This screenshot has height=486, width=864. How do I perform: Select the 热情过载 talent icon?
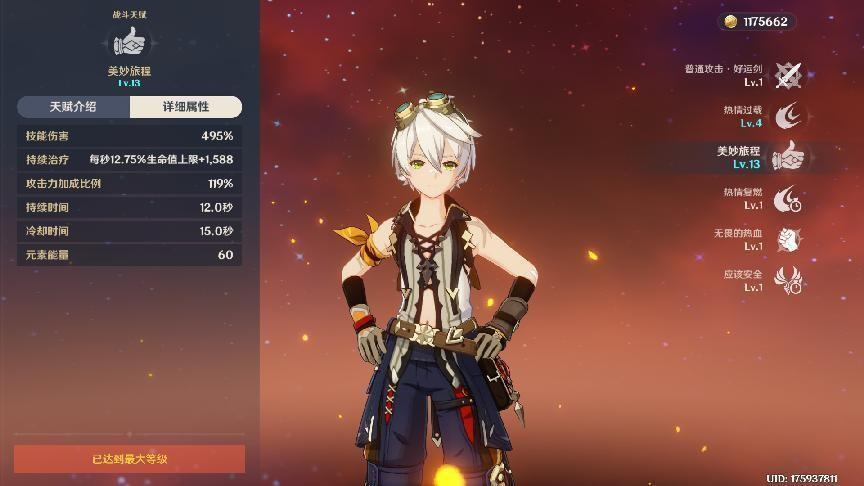tap(789, 116)
